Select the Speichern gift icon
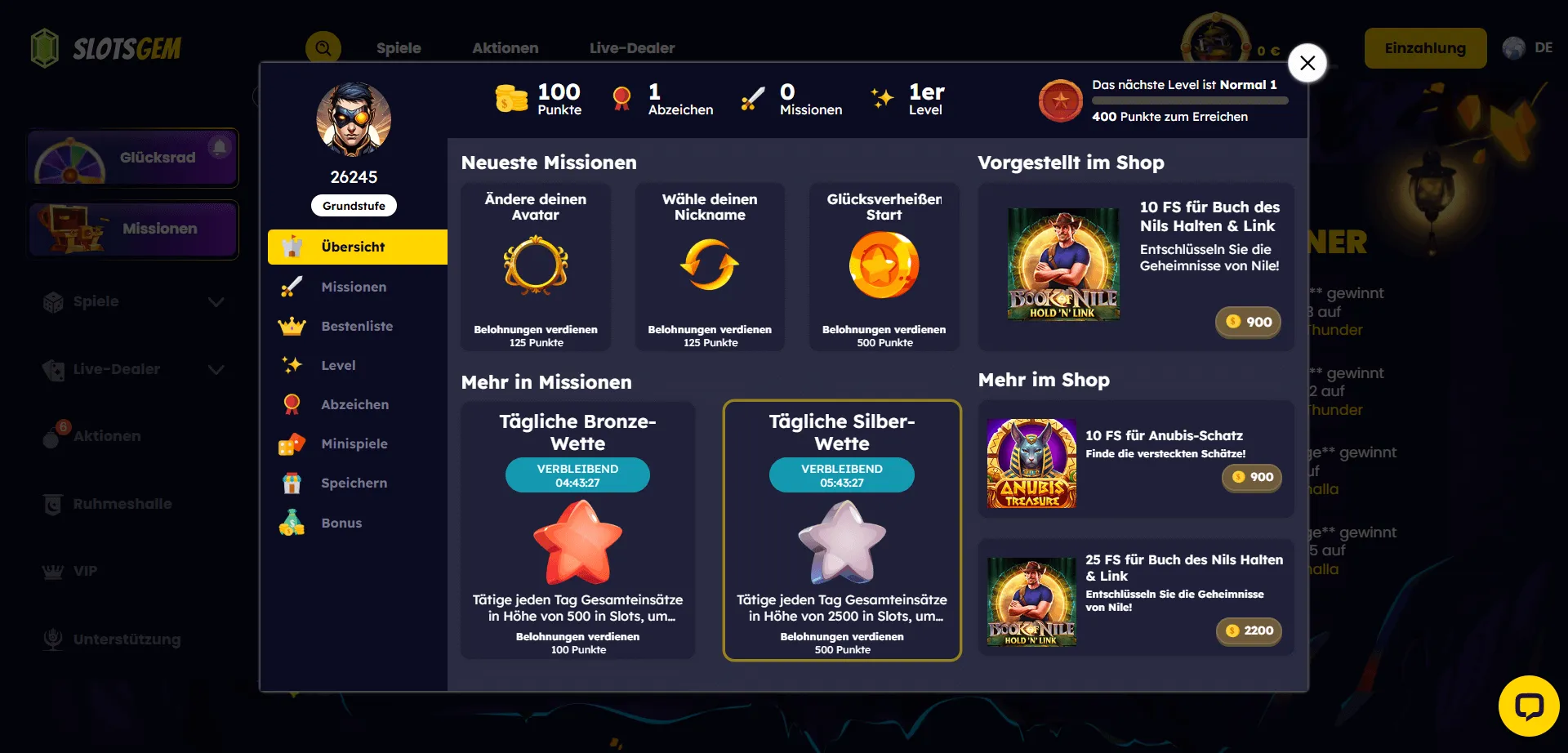The image size is (1568, 753). click(292, 483)
